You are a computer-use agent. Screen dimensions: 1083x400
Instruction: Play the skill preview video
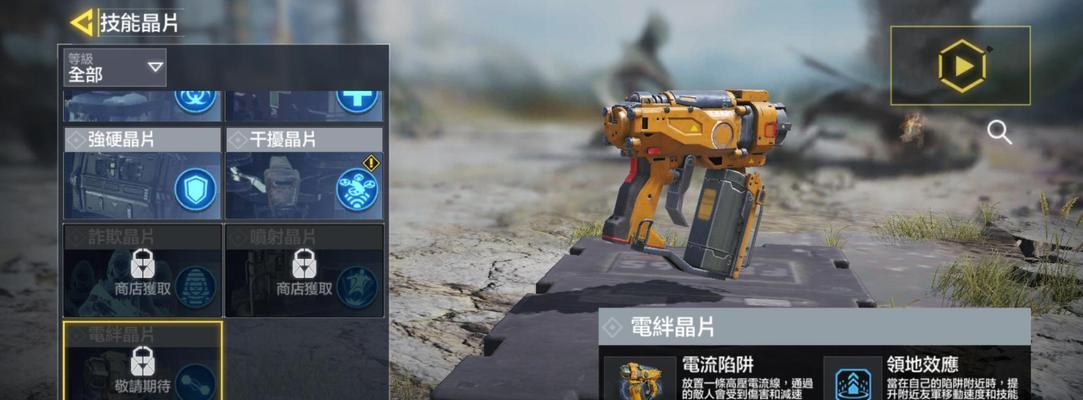coord(960,66)
